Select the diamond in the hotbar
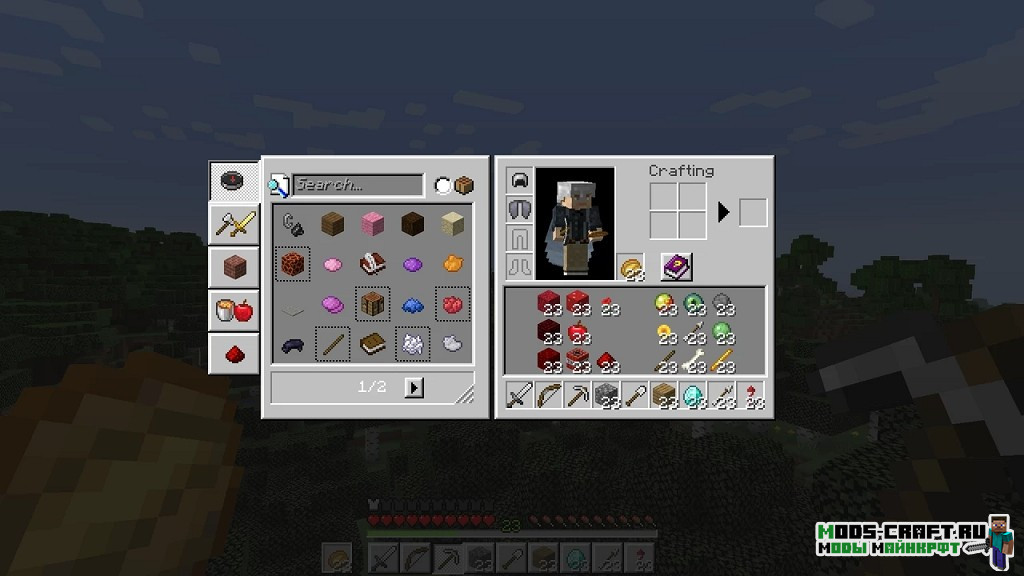Screen dimensions: 1024x576 click(x=692, y=396)
